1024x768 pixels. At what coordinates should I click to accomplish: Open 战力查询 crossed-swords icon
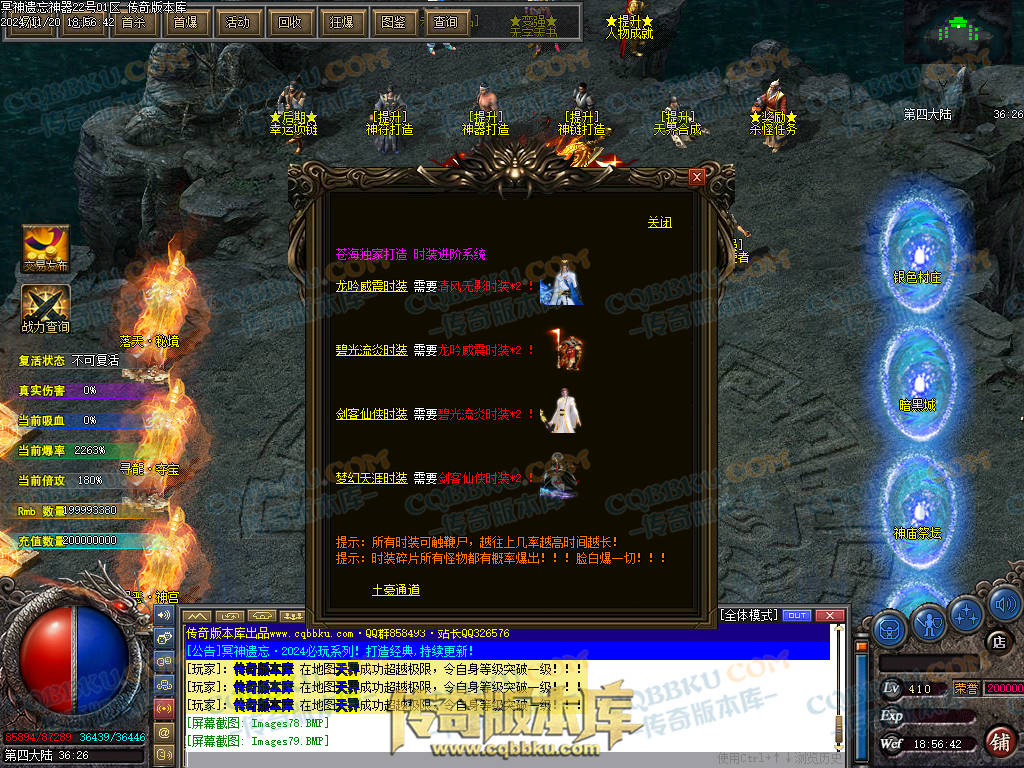coord(46,304)
